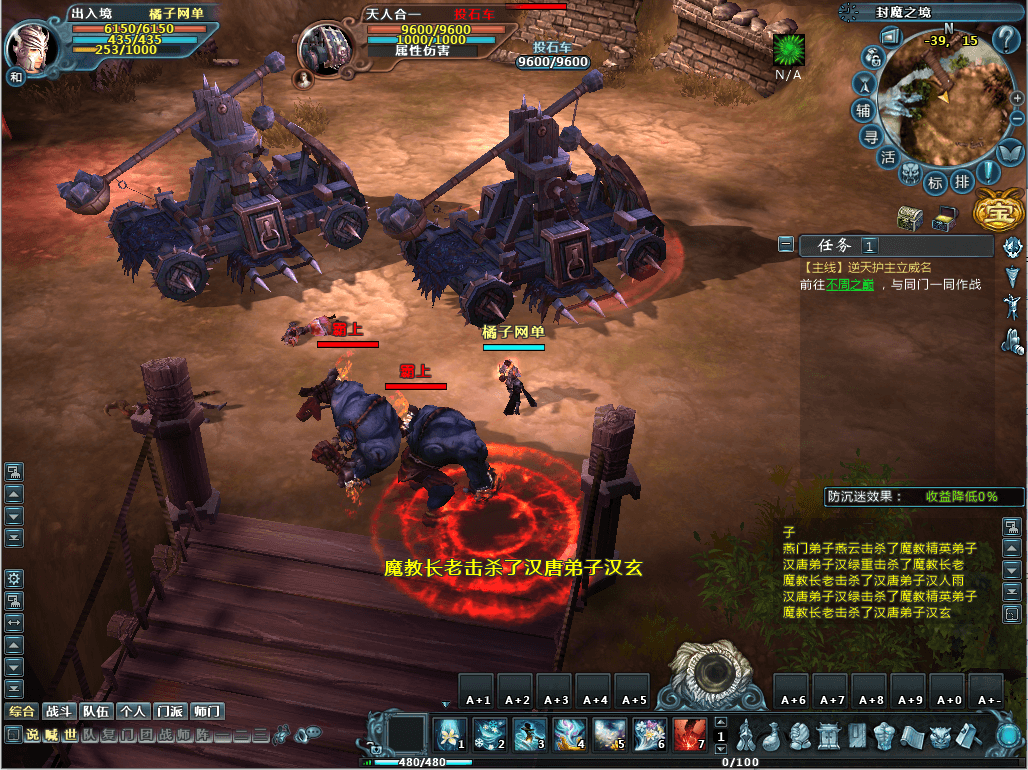Image resolution: width=1028 pixels, height=770 pixels.
Task: Open the 门派 chat tab
Action: 169,712
